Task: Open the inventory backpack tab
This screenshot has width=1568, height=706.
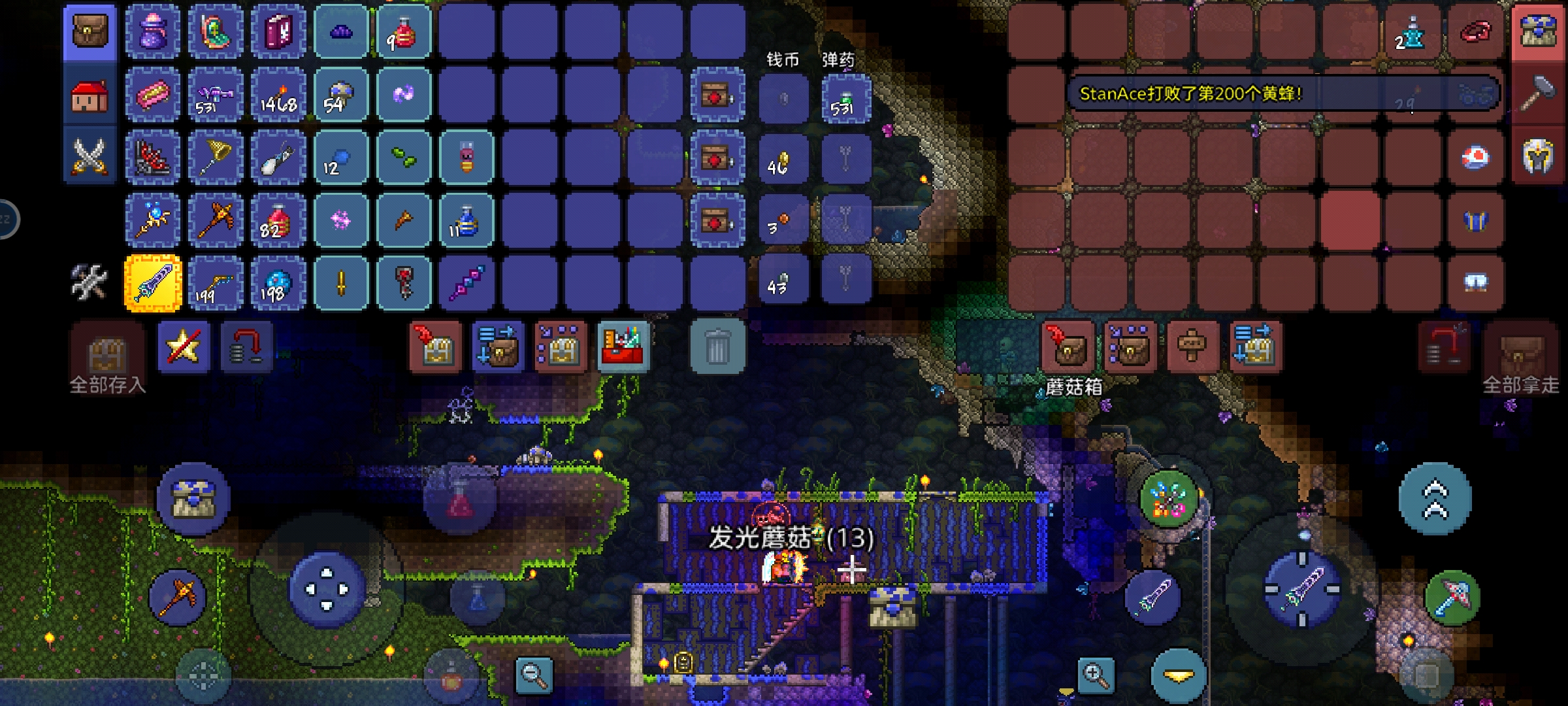Action: tap(90, 31)
